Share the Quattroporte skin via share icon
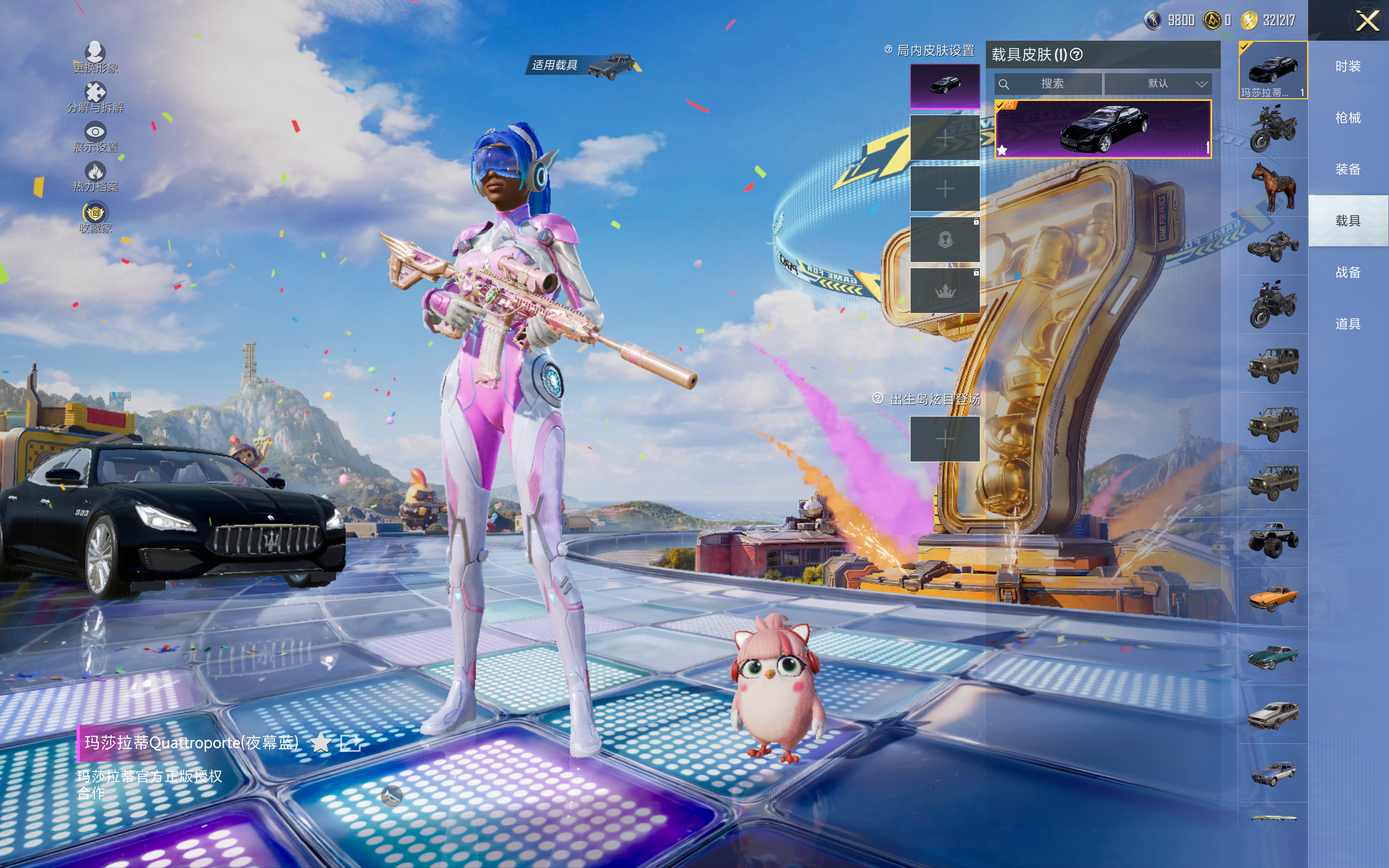This screenshot has height=868, width=1389. 351,743
